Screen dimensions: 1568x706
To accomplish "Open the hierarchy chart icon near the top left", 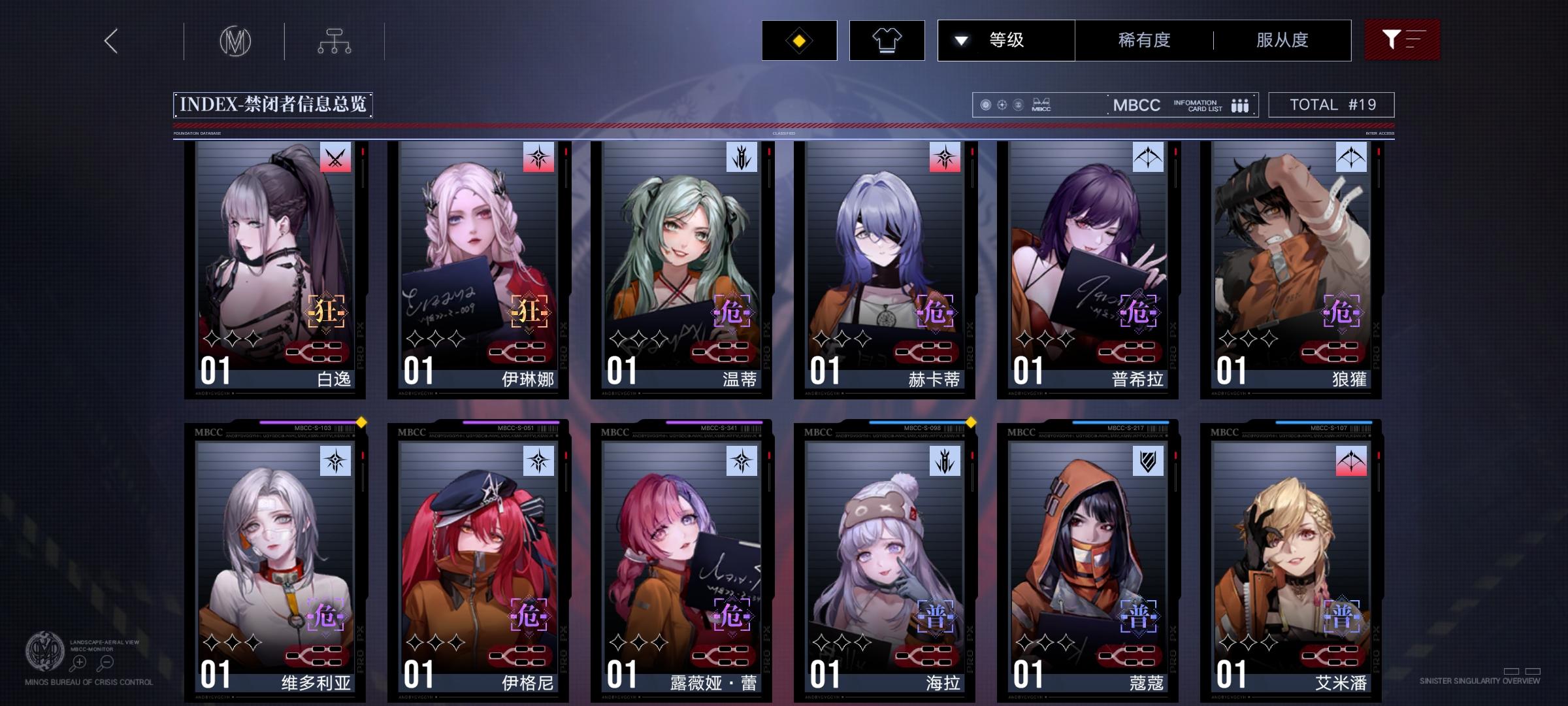I will [x=335, y=40].
